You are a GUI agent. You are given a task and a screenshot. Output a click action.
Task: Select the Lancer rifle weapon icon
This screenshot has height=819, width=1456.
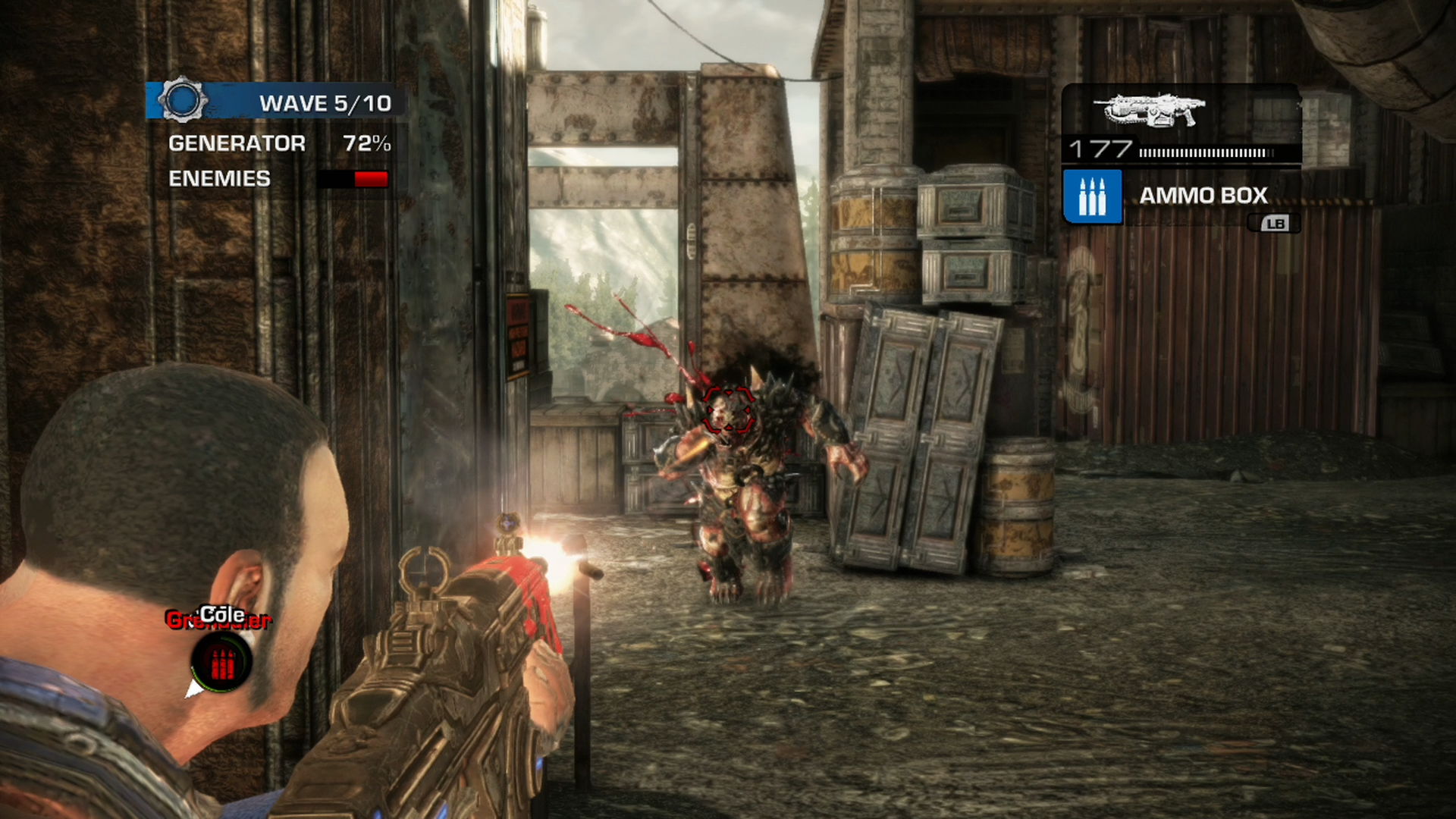coord(1149,111)
